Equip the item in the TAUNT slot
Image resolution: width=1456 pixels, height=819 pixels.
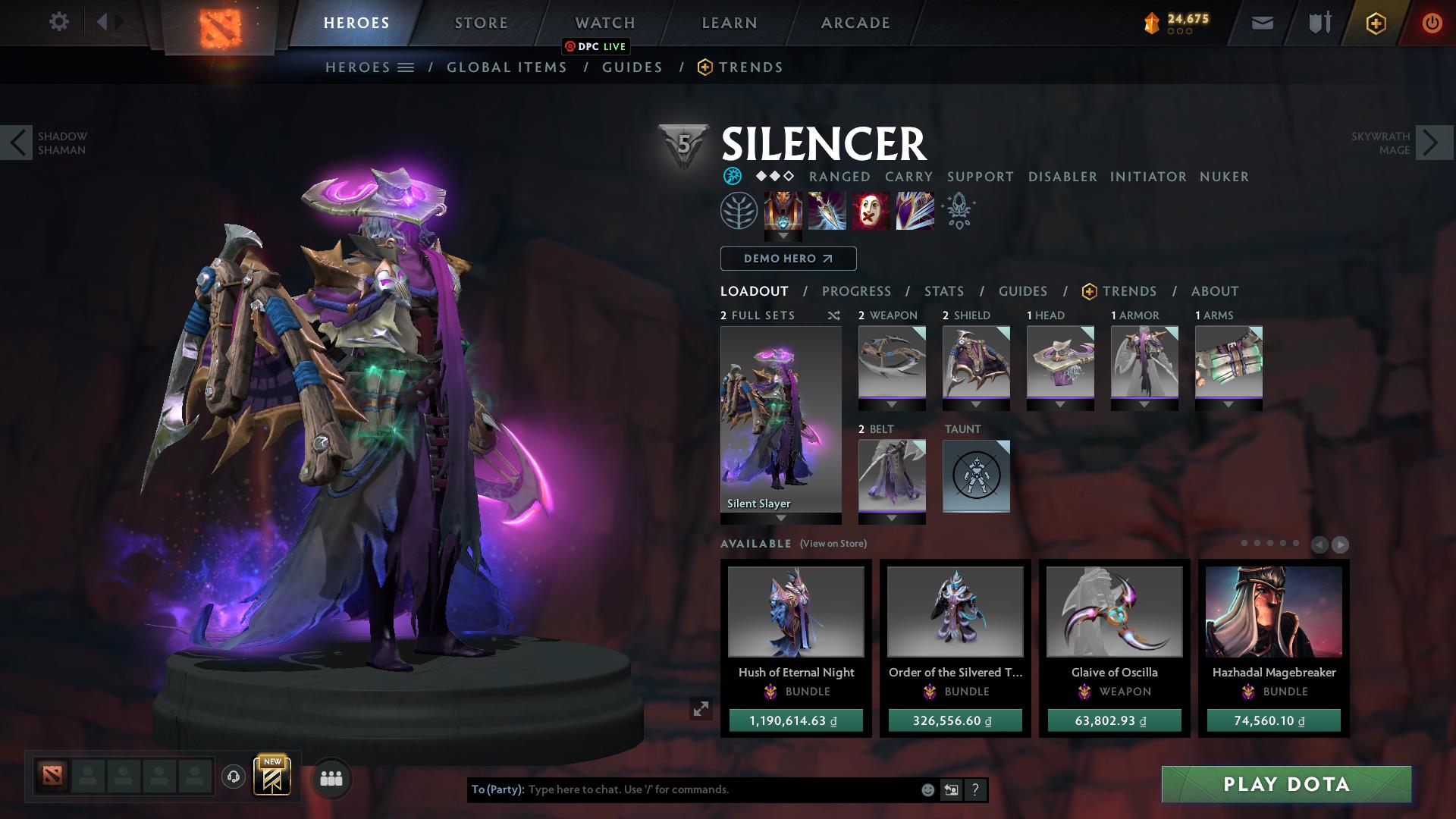[976, 476]
